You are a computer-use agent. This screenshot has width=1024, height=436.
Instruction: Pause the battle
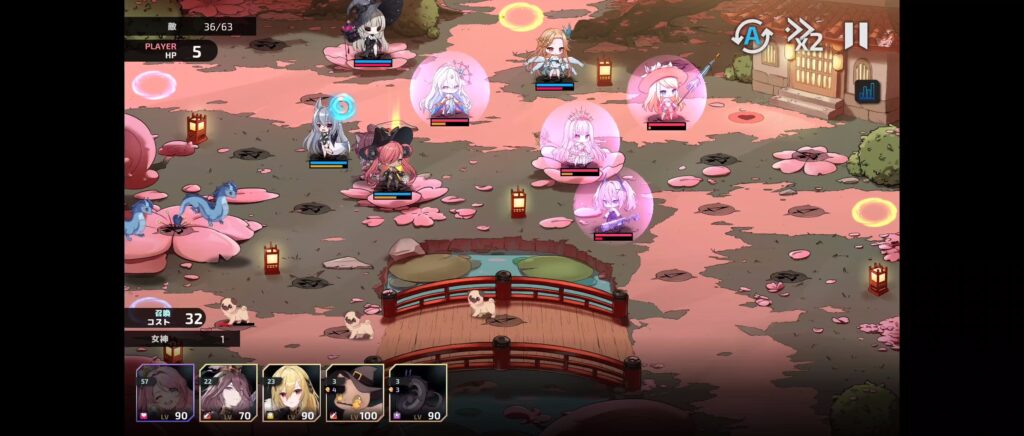(855, 36)
